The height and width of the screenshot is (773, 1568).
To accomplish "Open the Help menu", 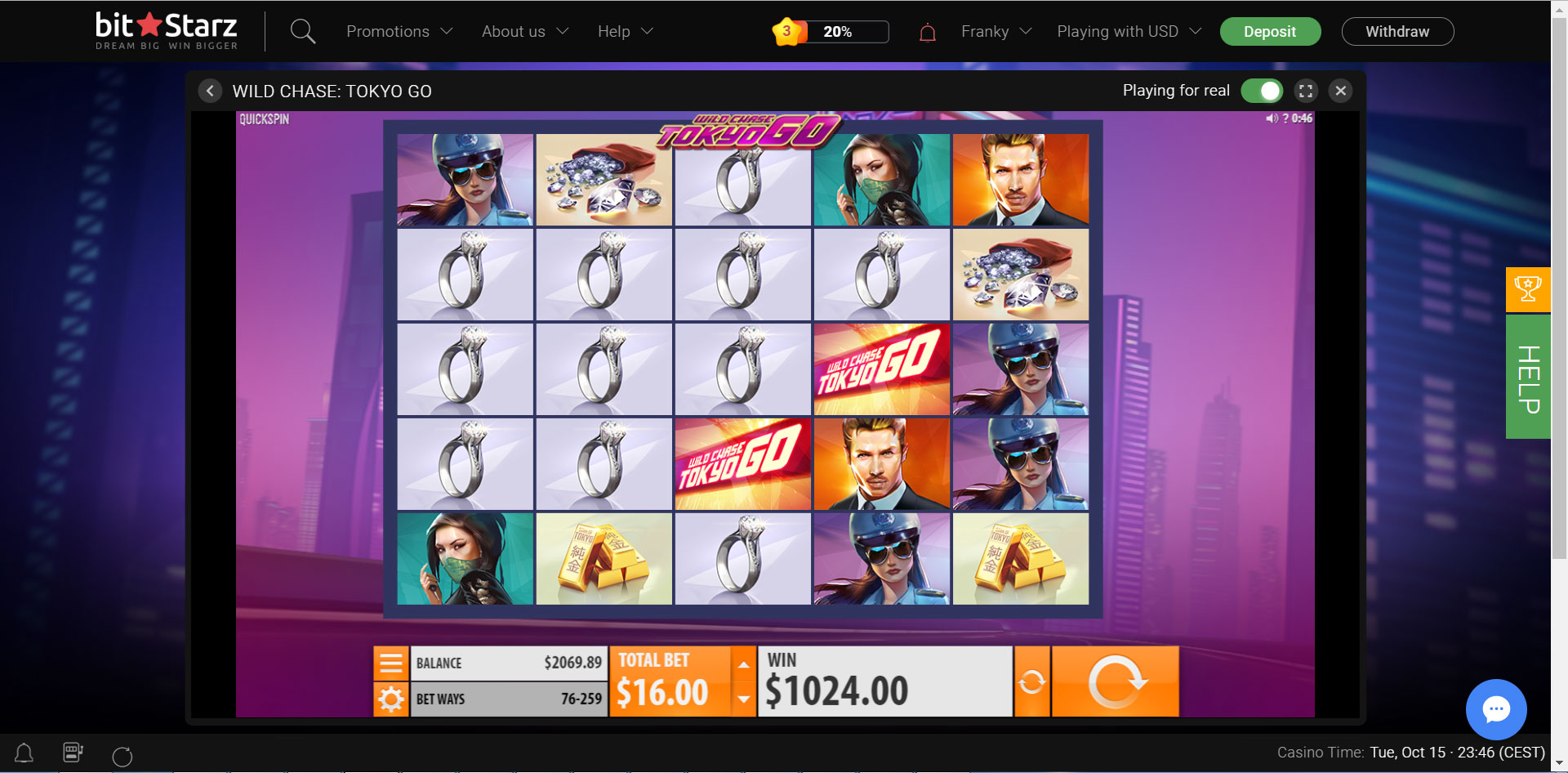I will pos(623,31).
